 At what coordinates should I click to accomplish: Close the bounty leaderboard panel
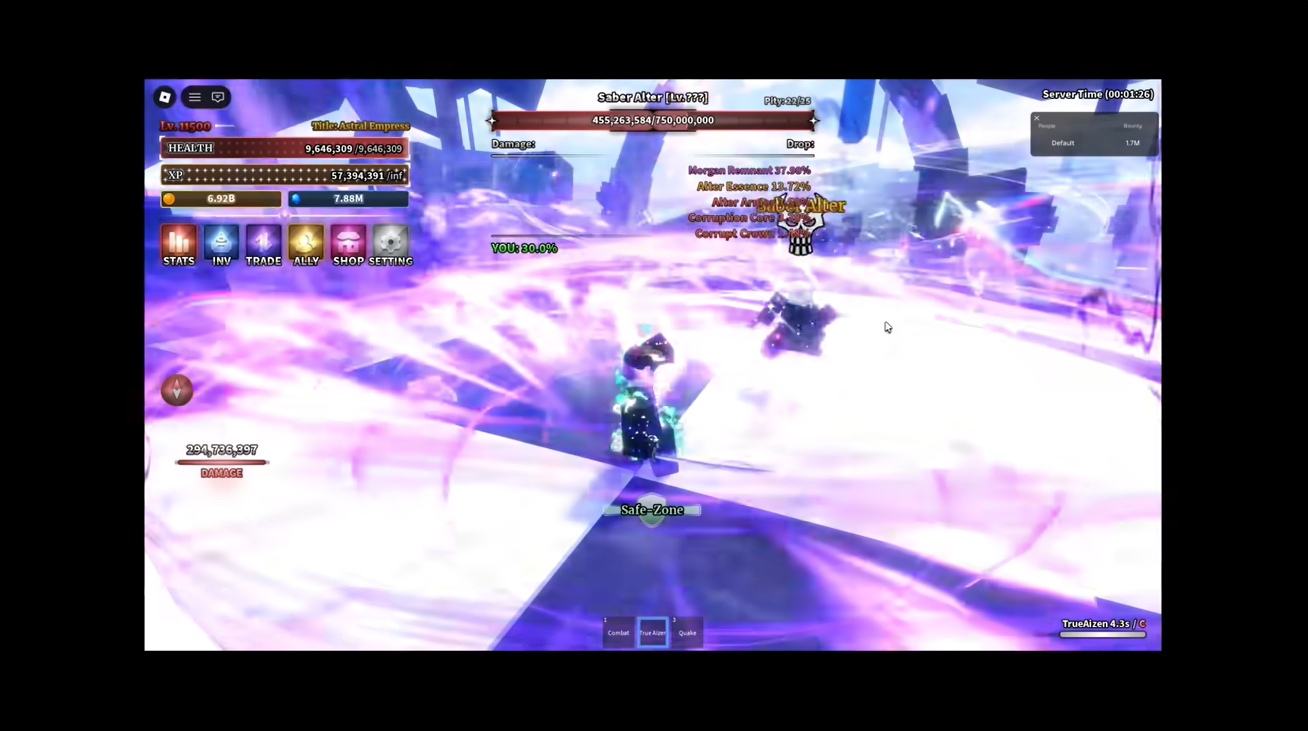click(1036, 118)
